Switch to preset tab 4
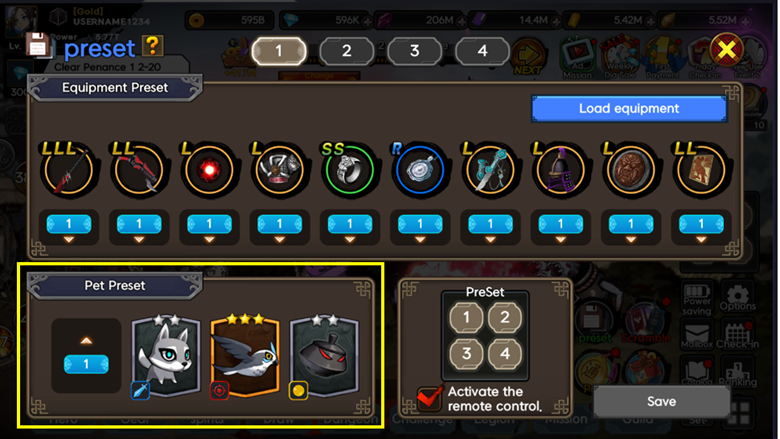Viewport: 780px width, 439px height. pyautogui.click(x=481, y=51)
